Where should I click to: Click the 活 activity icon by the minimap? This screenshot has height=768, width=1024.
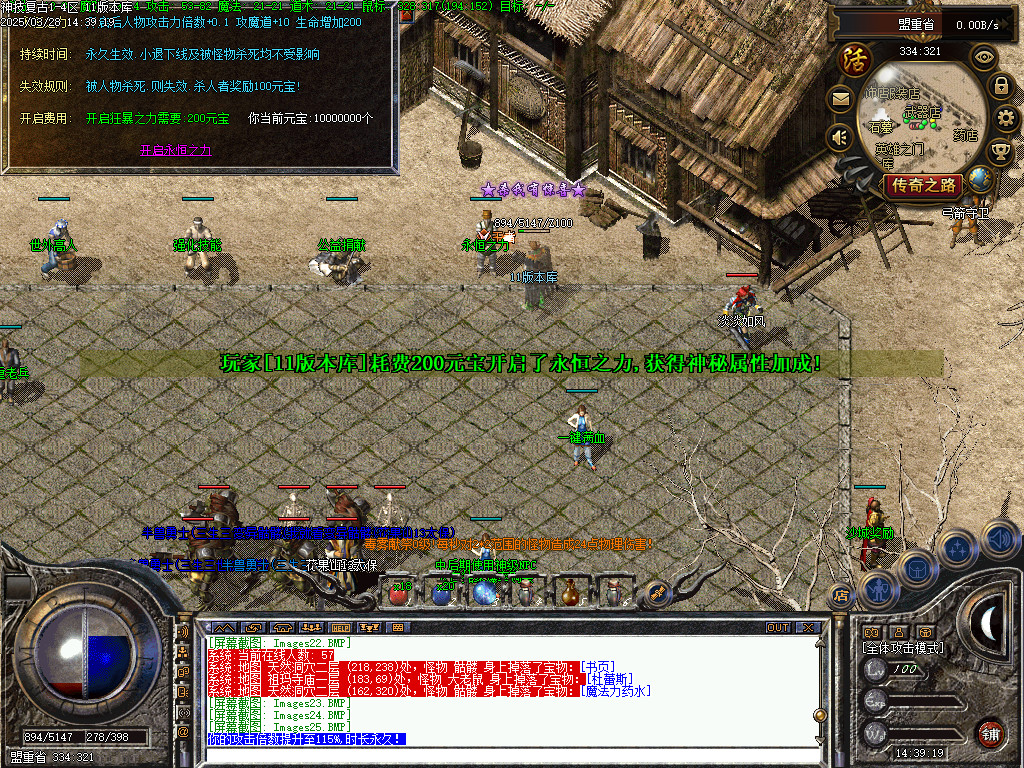(x=854, y=57)
